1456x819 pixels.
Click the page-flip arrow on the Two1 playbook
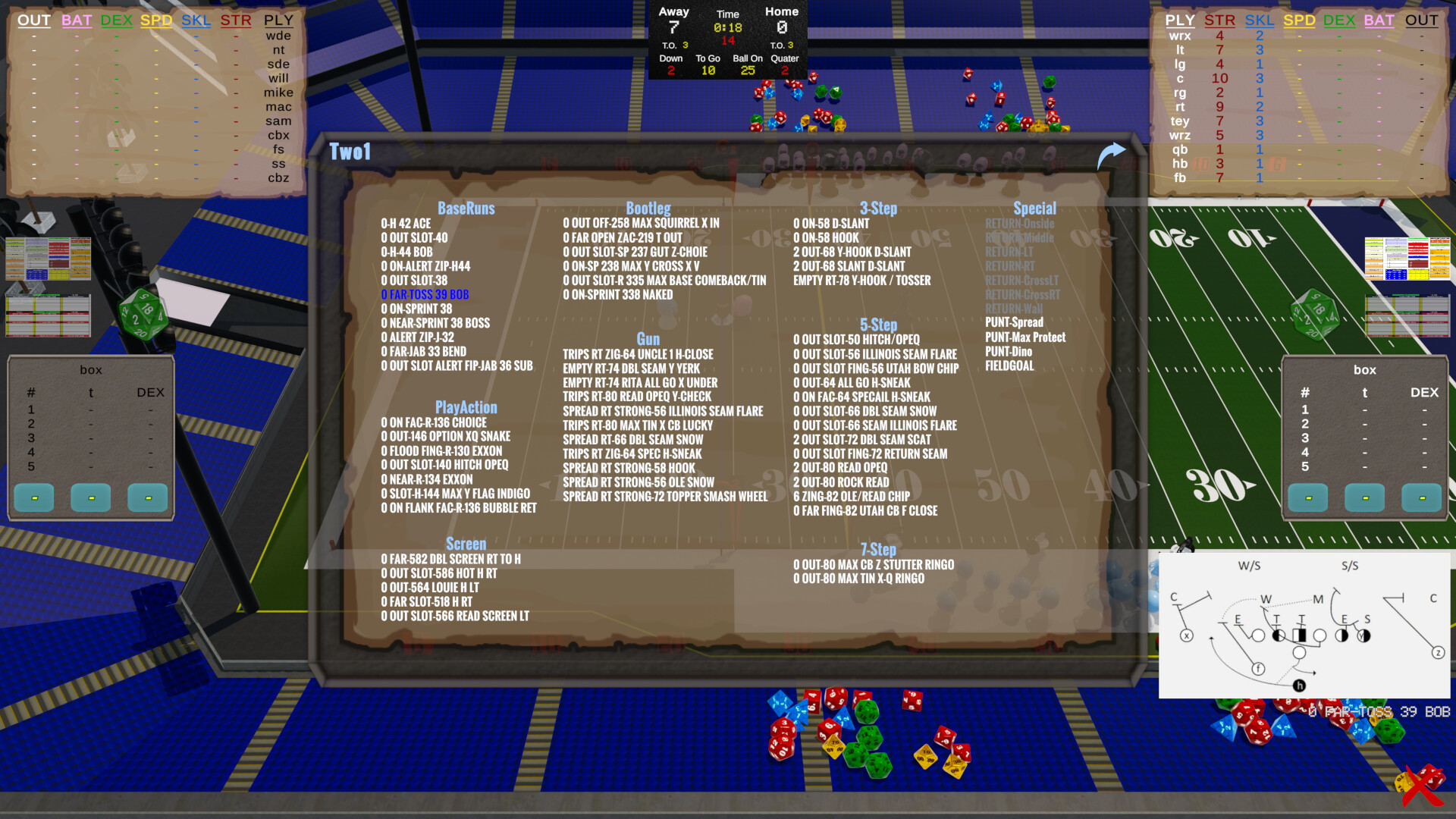[1112, 152]
